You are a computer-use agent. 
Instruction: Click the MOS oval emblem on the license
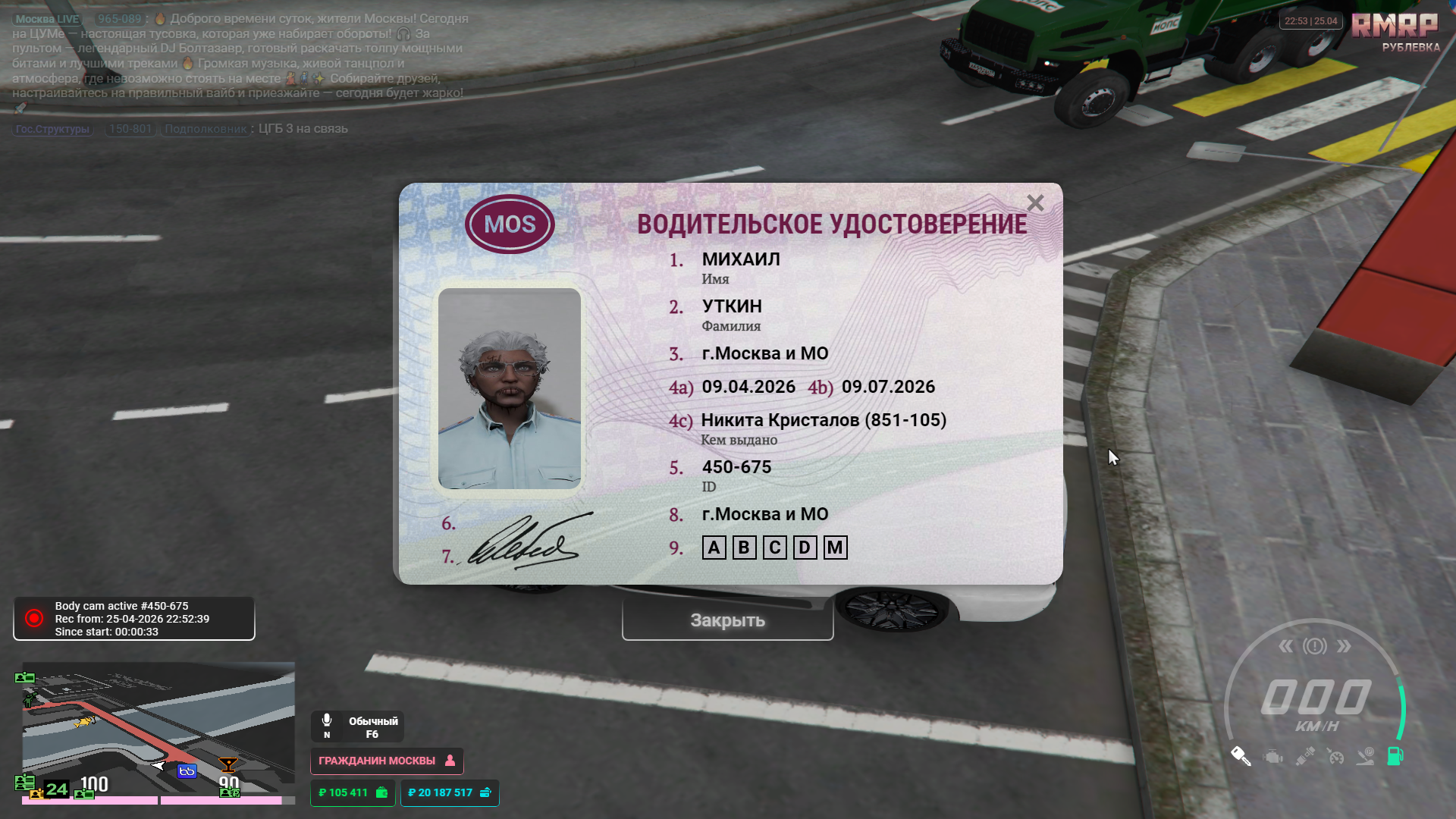click(510, 224)
